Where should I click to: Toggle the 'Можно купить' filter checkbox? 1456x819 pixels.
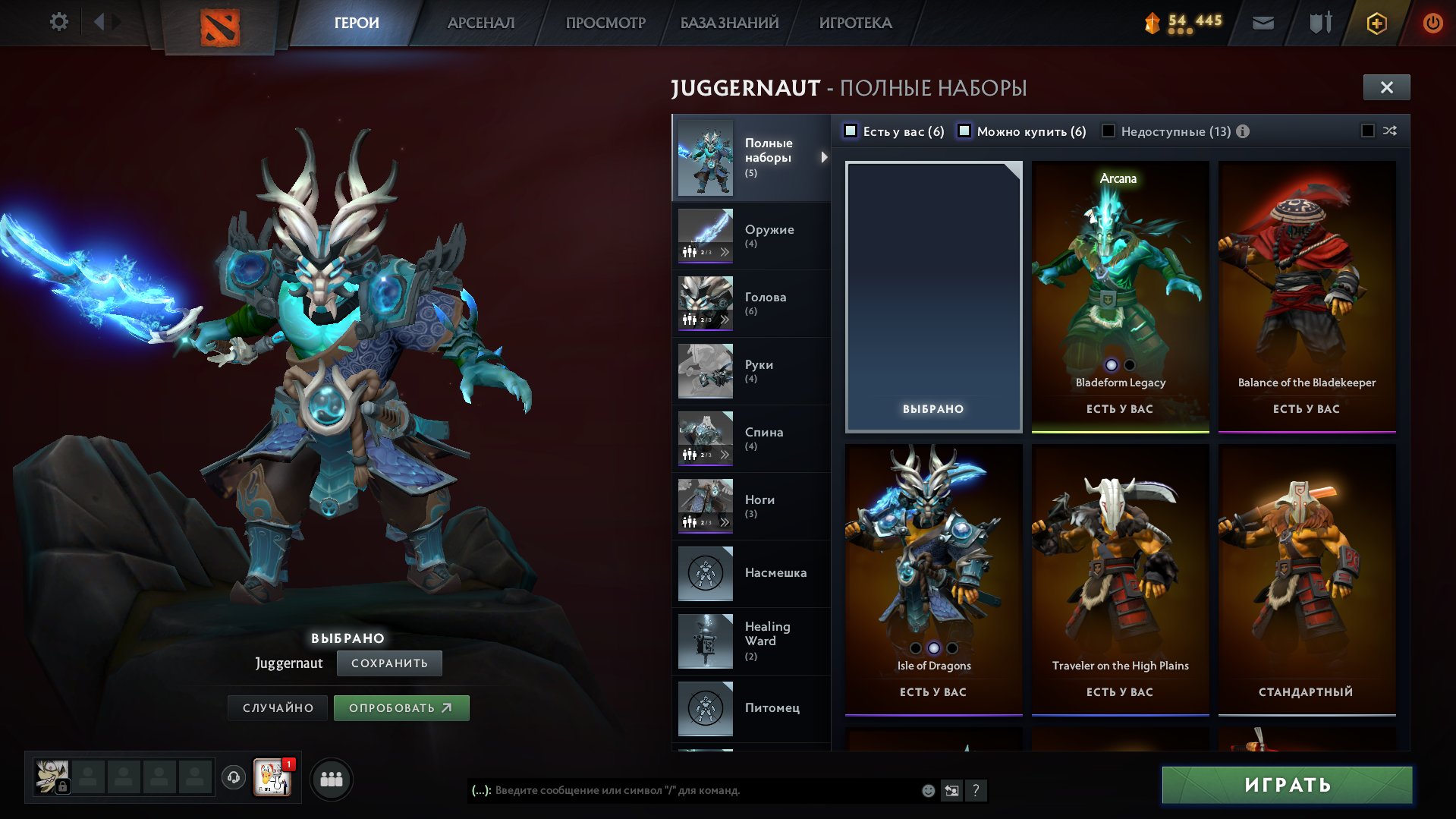tap(964, 131)
